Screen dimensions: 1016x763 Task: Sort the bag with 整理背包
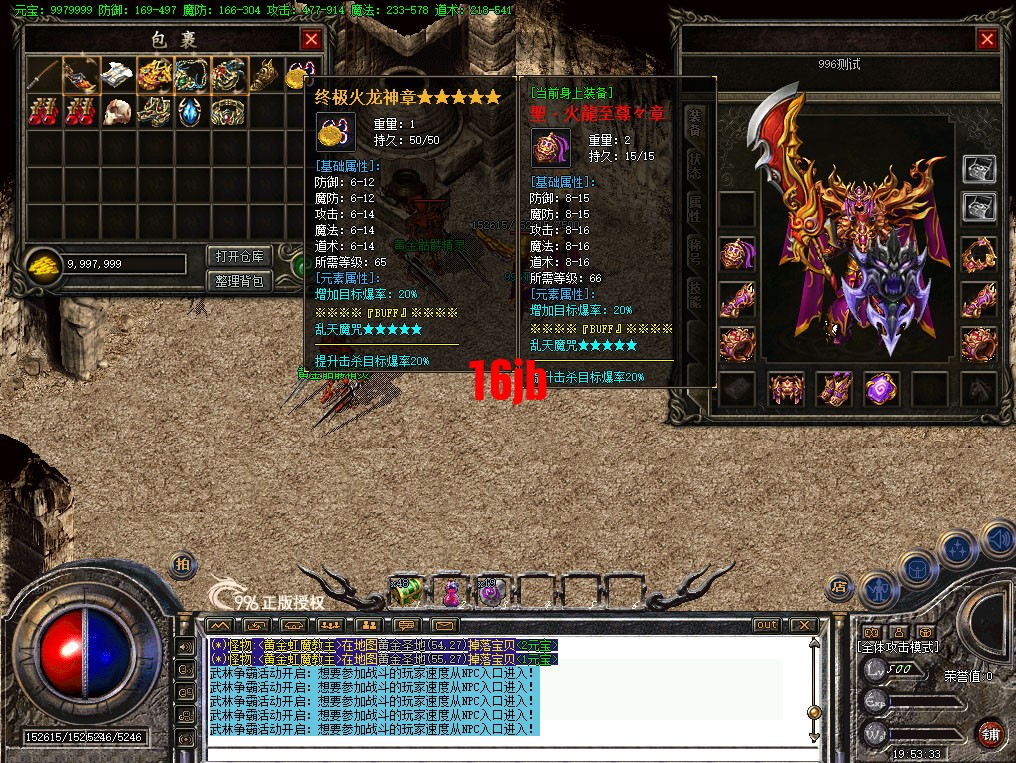[x=238, y=281]
